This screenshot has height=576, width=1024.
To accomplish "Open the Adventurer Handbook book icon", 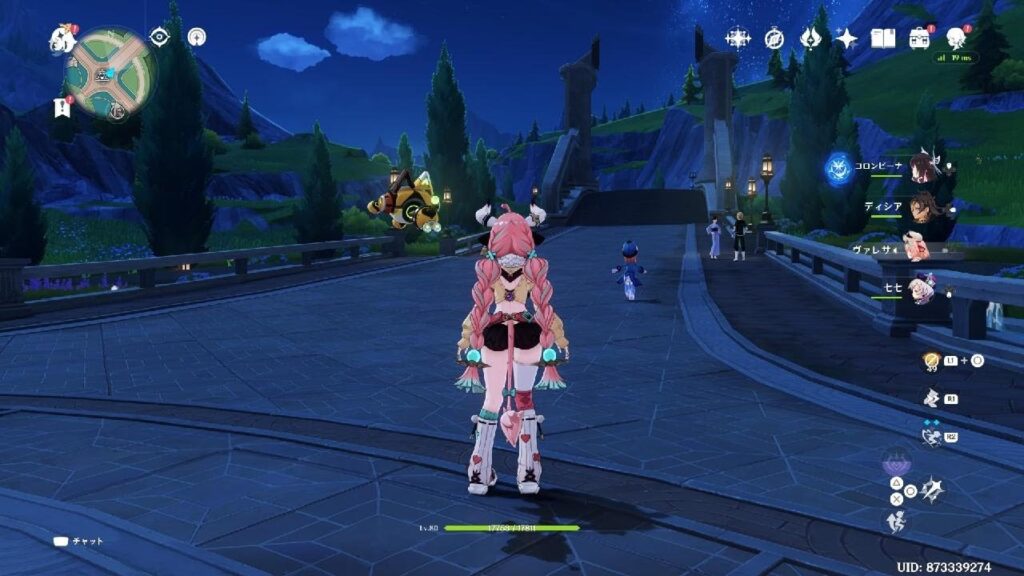I will [x=882, y=38].
